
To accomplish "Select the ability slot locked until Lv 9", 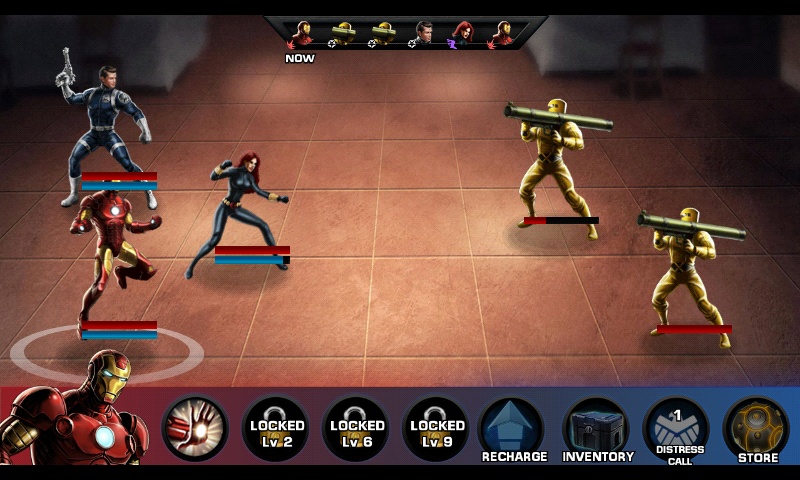I will click(x=436, y=429).
